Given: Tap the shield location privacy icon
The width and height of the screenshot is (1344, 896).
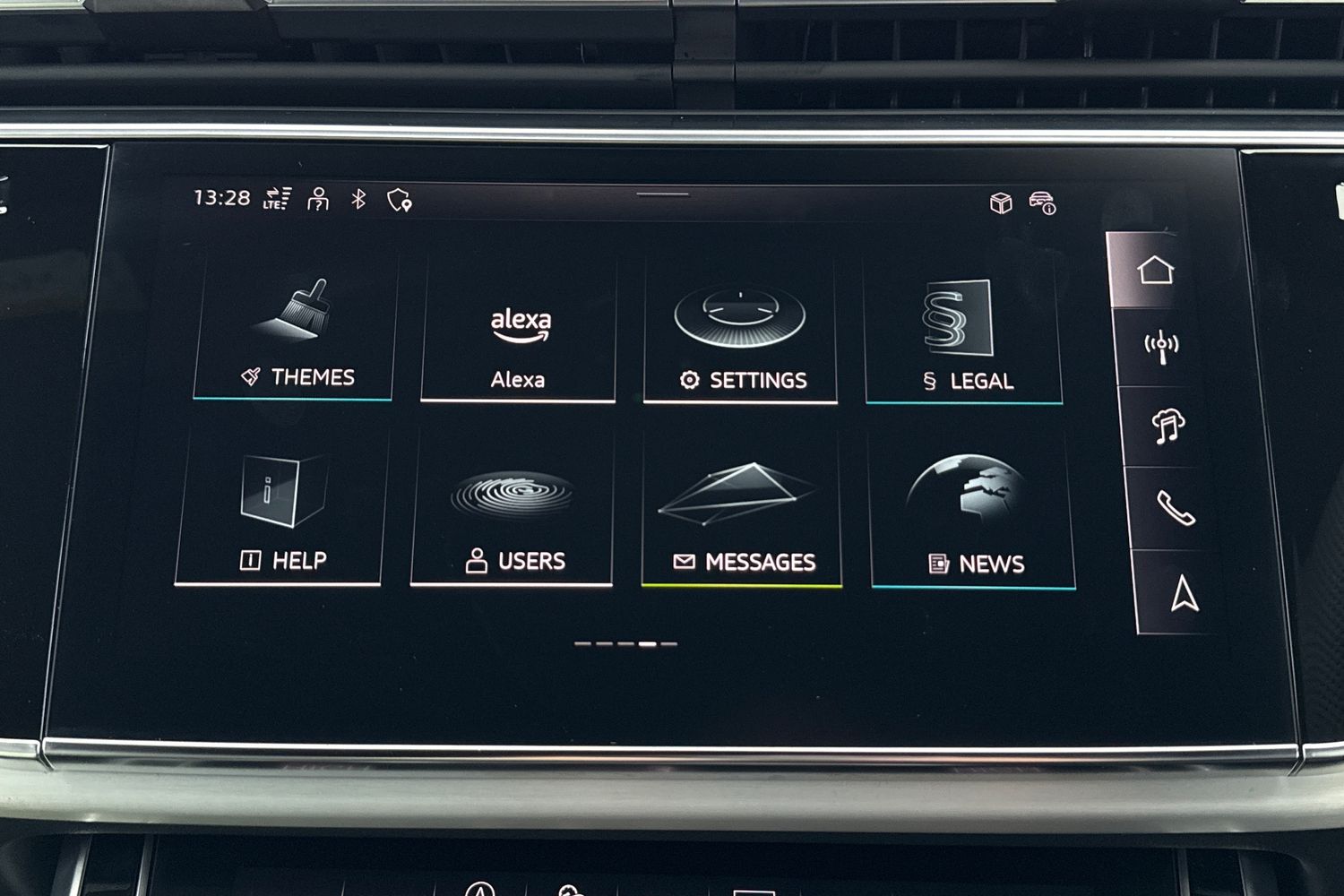Looking at the screenshot, I should [400, 200].
